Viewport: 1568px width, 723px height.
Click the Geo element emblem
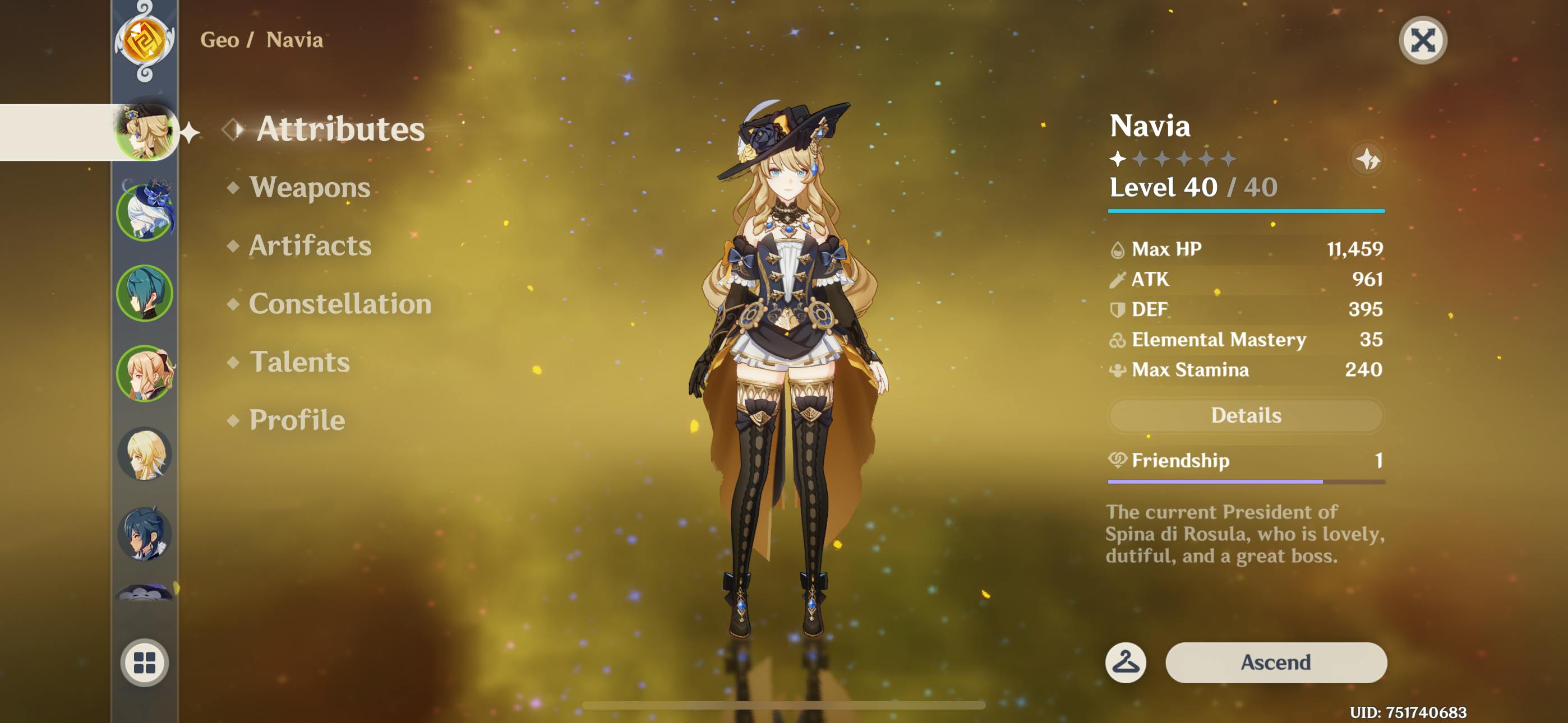tap(144, 41)
